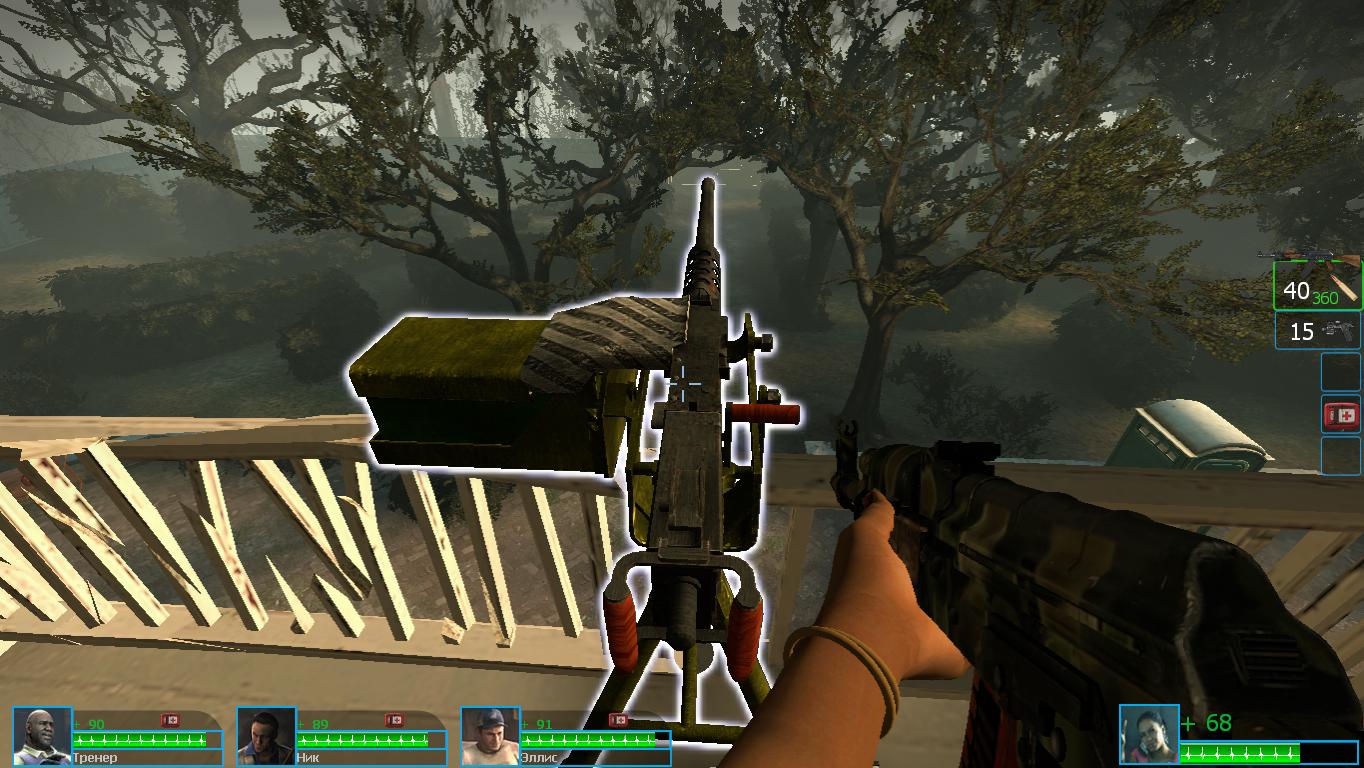This screenshot has height=768, width=1364.
Task: Click the first aid kit slot icon
Action: (1341, 411)
